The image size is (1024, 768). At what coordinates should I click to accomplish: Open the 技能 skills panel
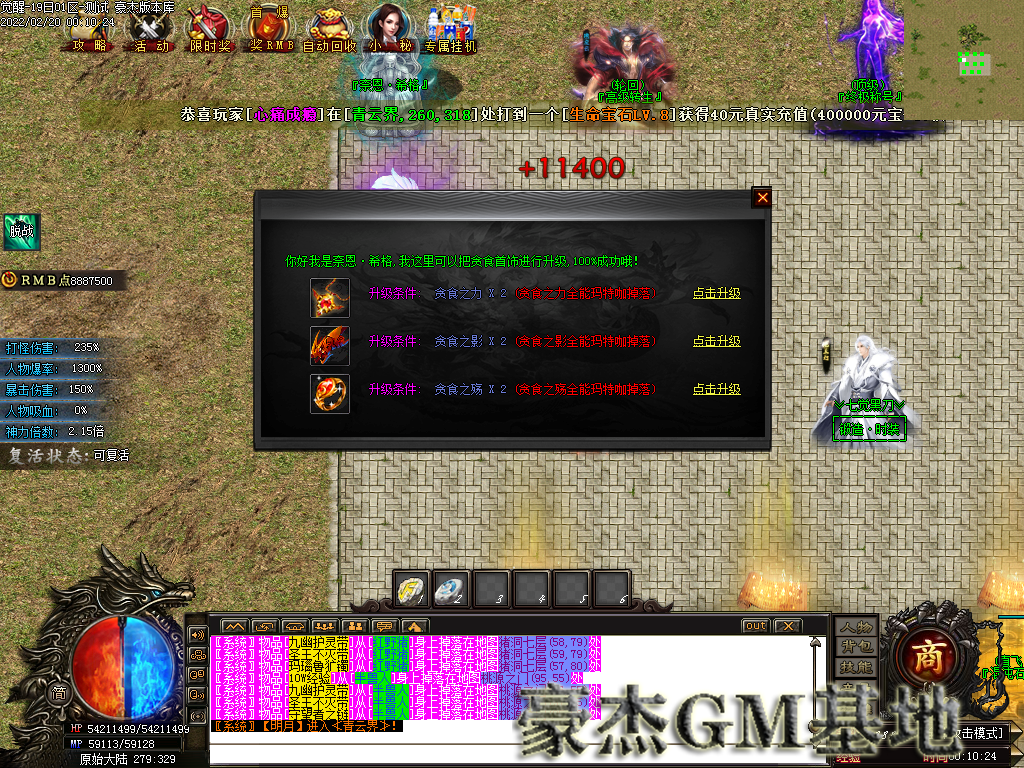click(857, 667)
